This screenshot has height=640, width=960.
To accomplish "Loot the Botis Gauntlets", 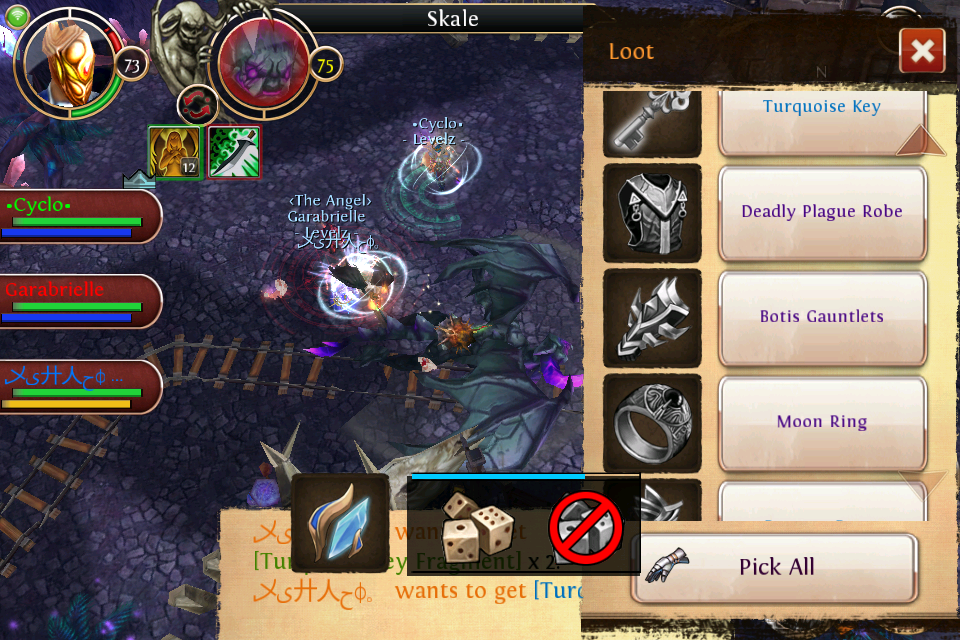I will (822, 317).
